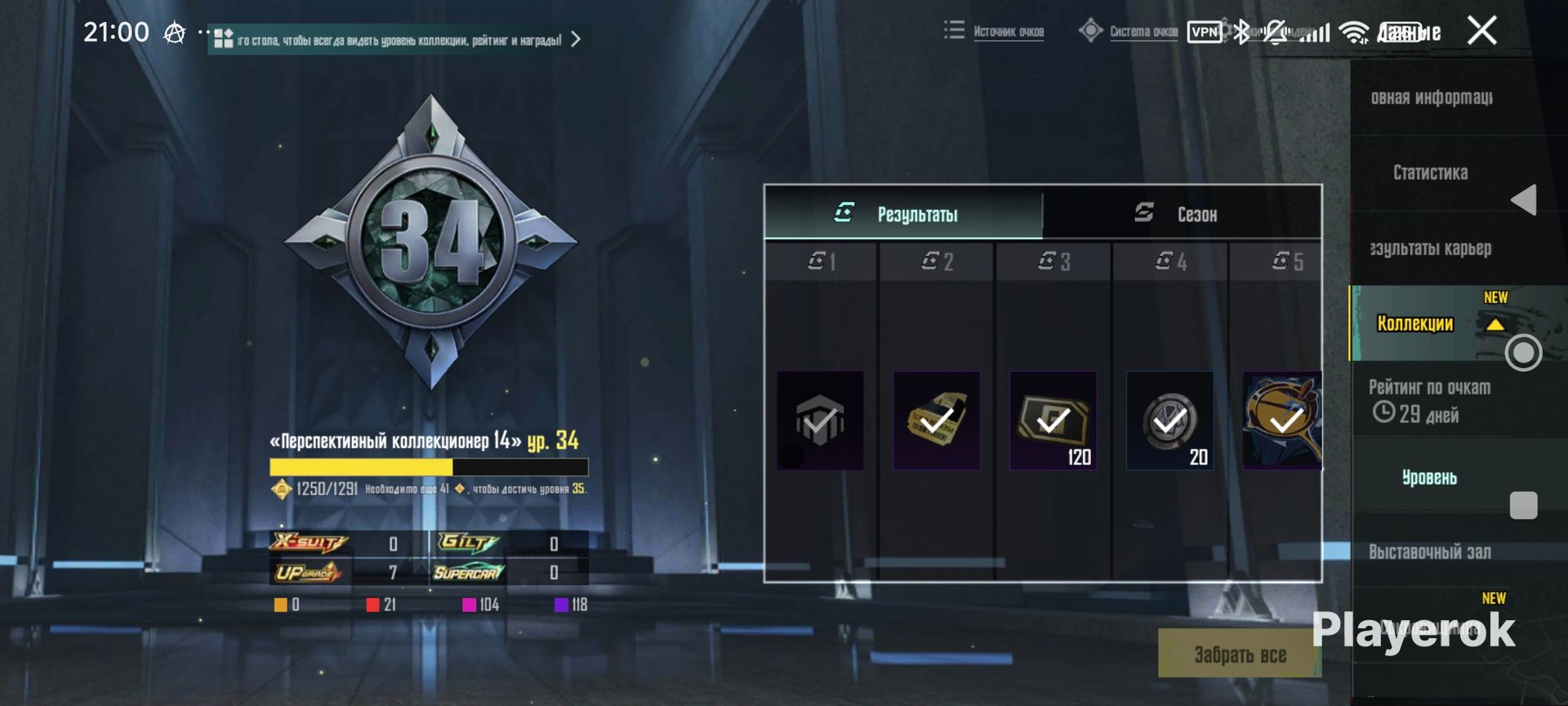Select the Коллекции menu entry
The height and width of the screenshot is (706, 1568).
[x=1415, y=324]
